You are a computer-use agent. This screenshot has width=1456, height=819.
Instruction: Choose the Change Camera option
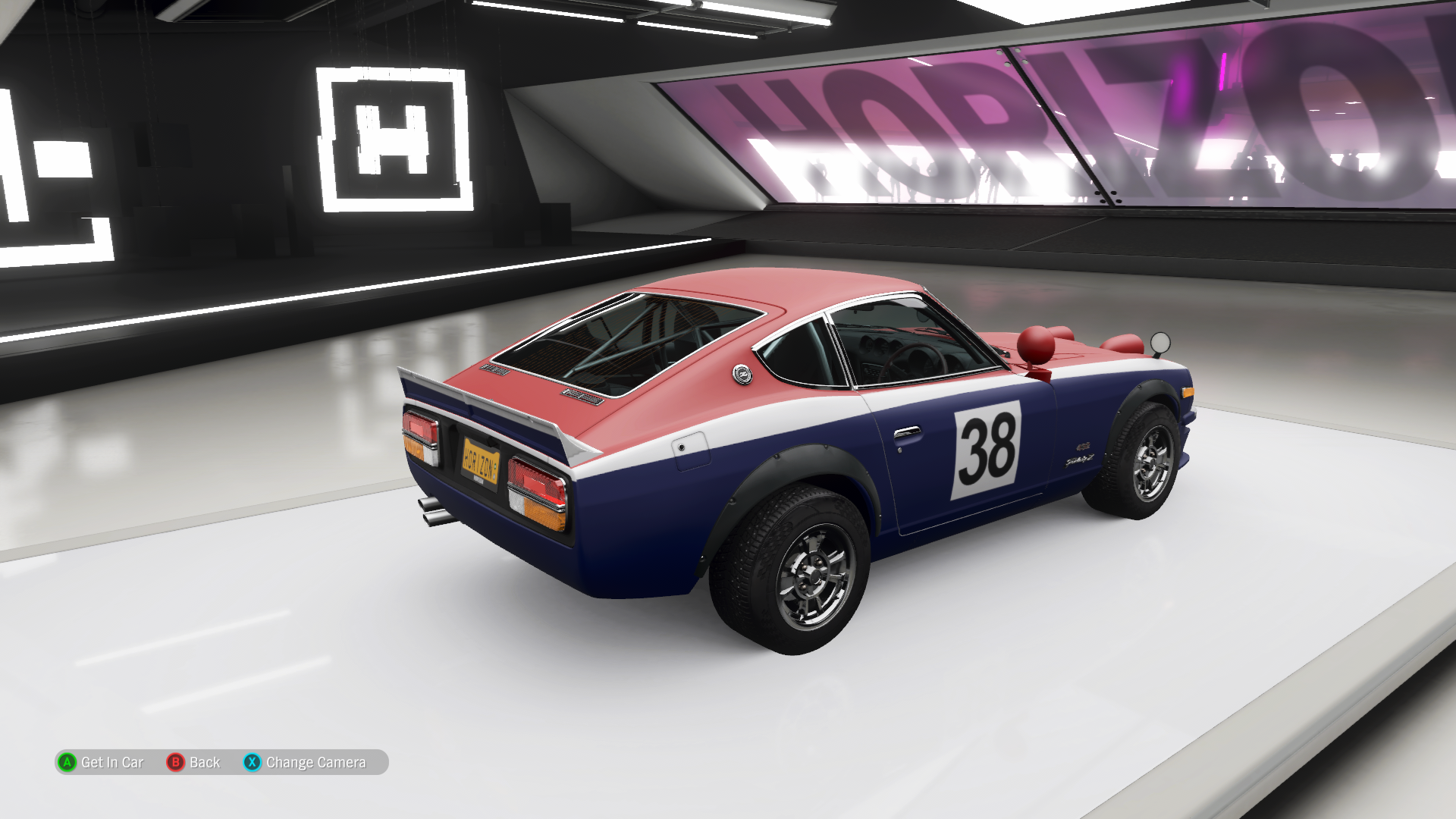pos(305,762)
